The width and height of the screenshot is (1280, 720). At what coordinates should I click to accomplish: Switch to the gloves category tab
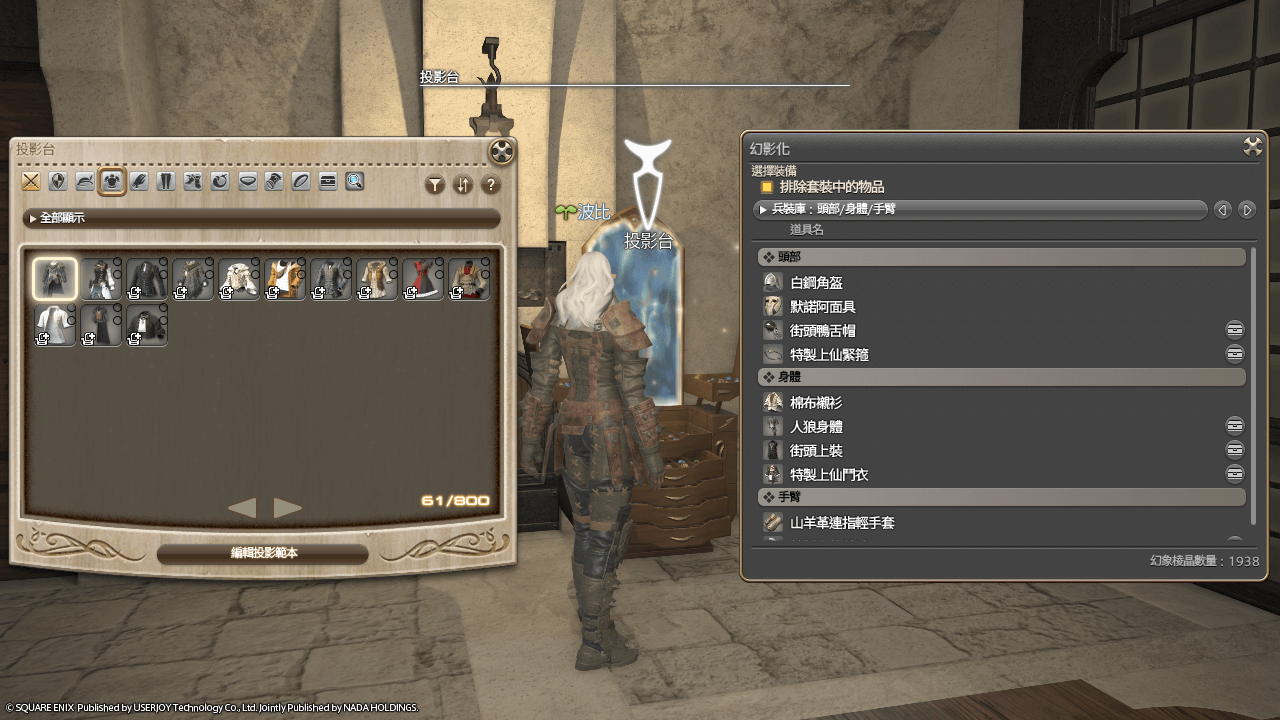point(139,181)
